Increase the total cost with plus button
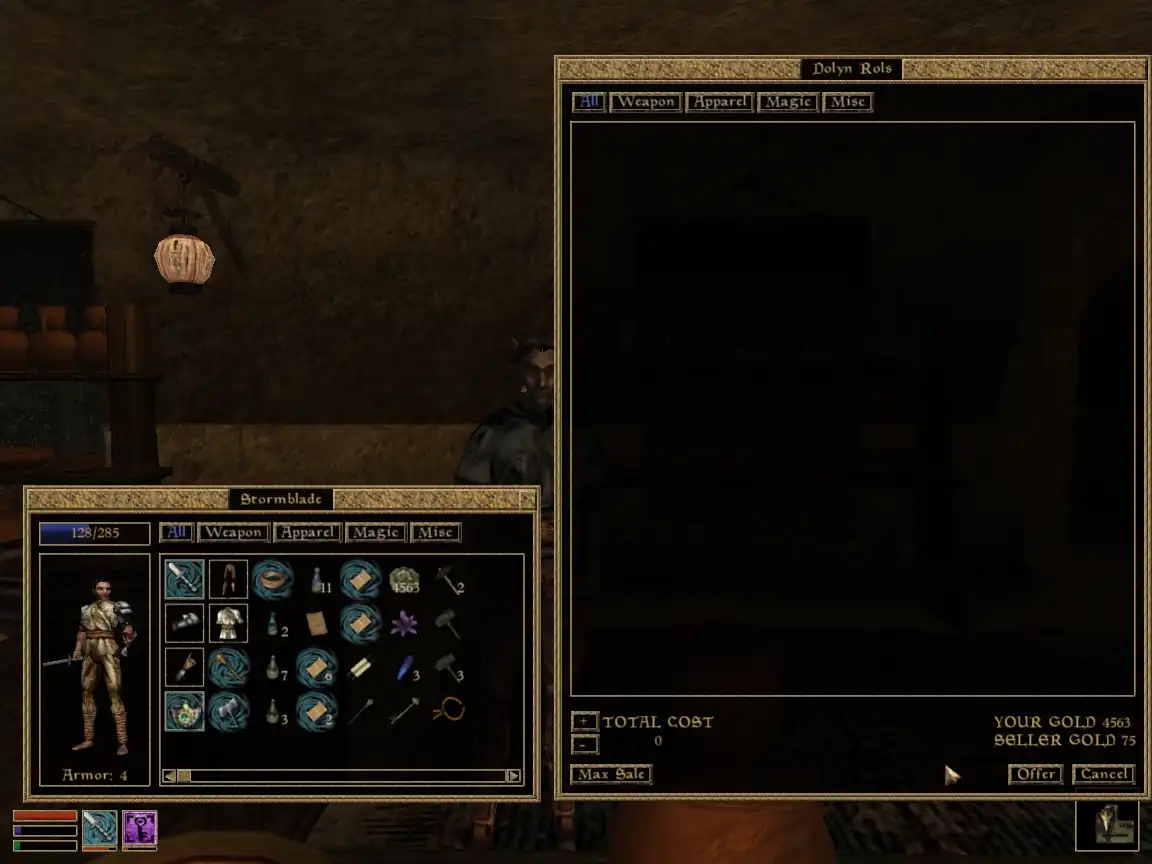This screenshot has height=864, width=1152. point(585,721)
